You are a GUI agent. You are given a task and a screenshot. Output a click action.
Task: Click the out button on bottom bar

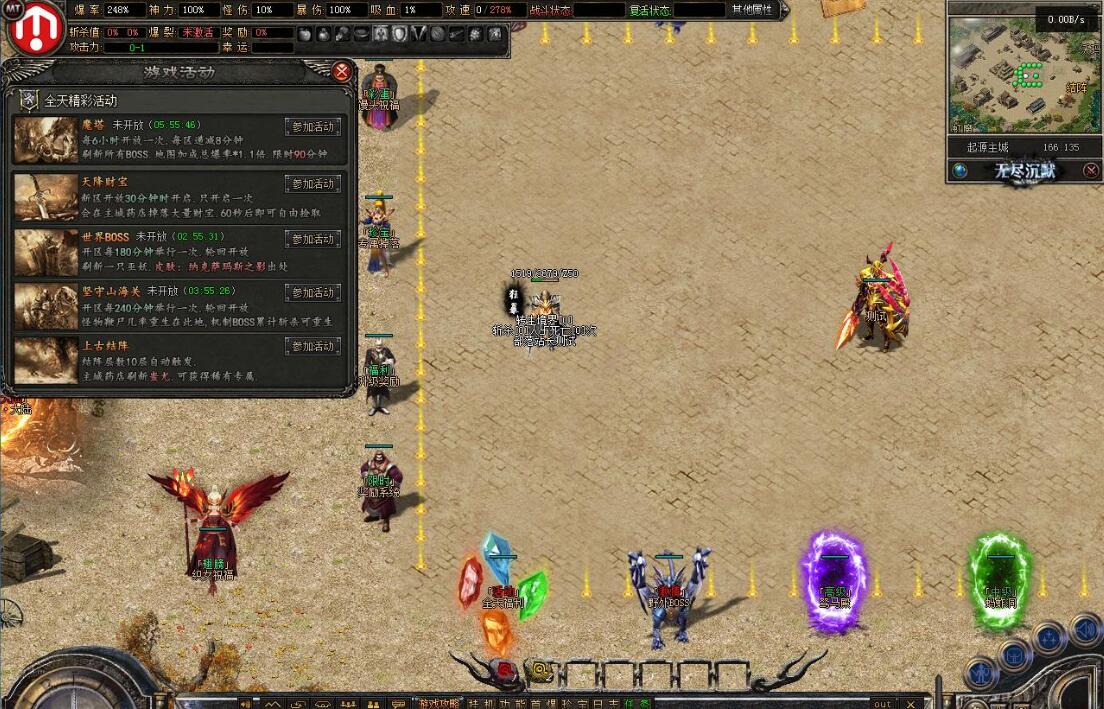point(882,703)
